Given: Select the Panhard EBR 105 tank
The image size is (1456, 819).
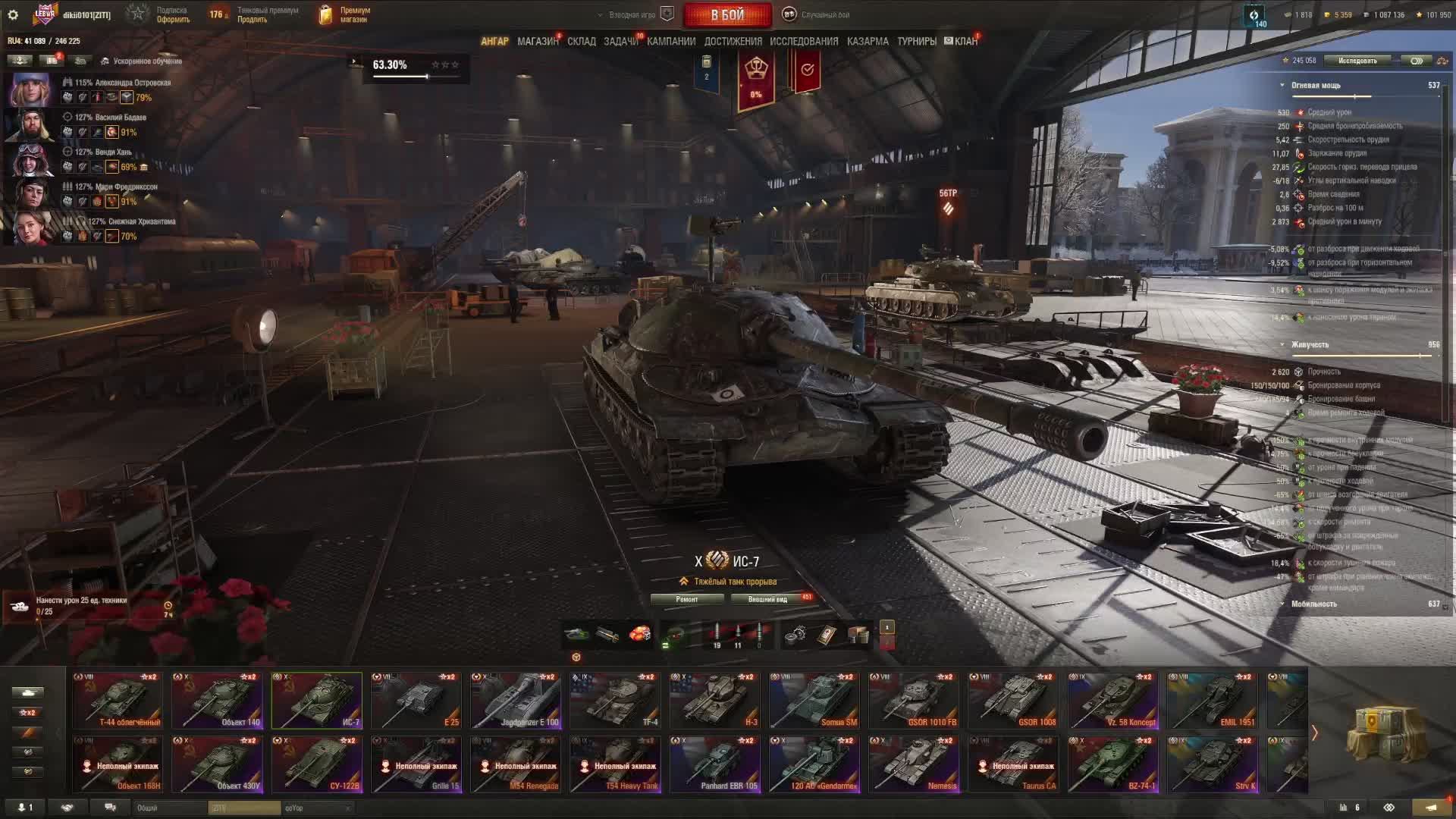Looking at the screenshot, I should tap(714, 764).
